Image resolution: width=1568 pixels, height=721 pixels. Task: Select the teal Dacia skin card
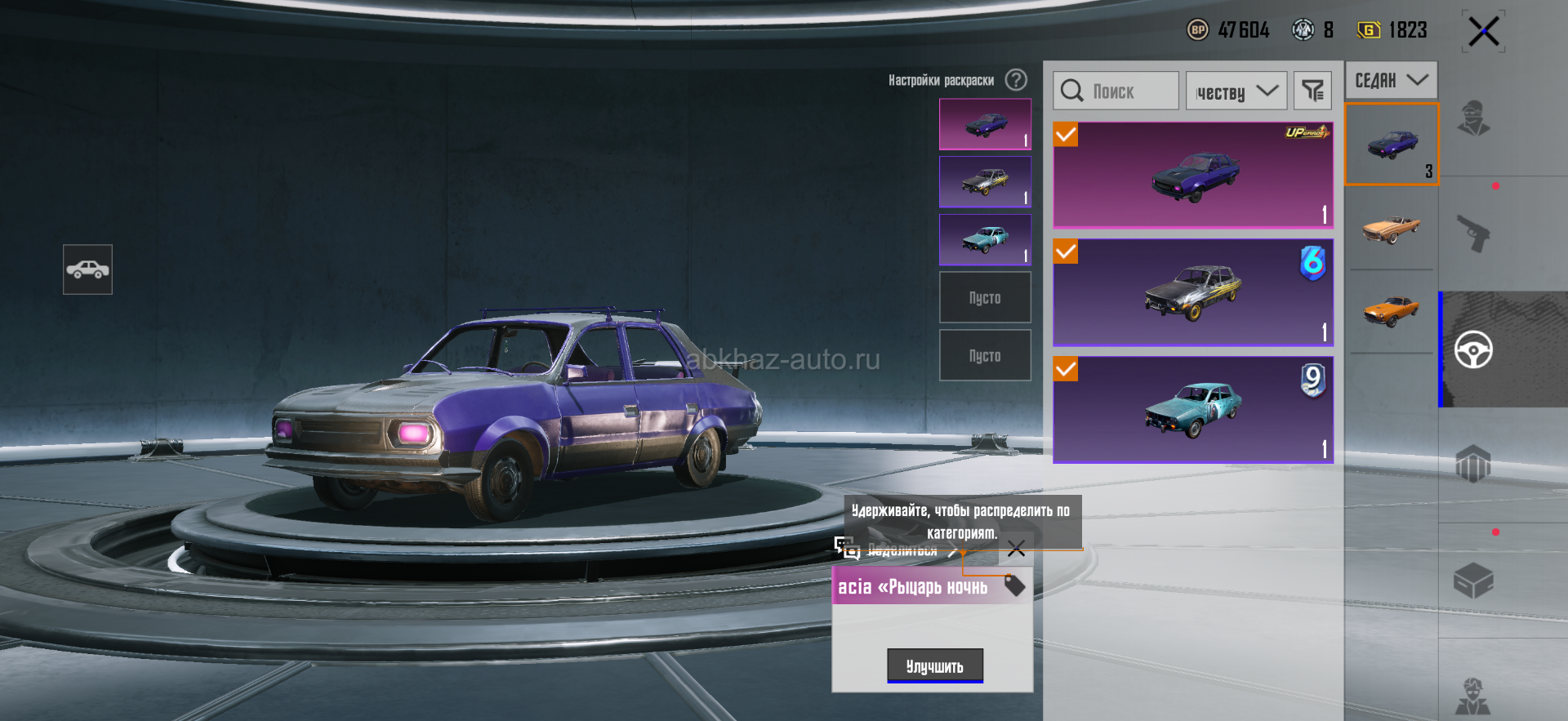pos(1193,409)
